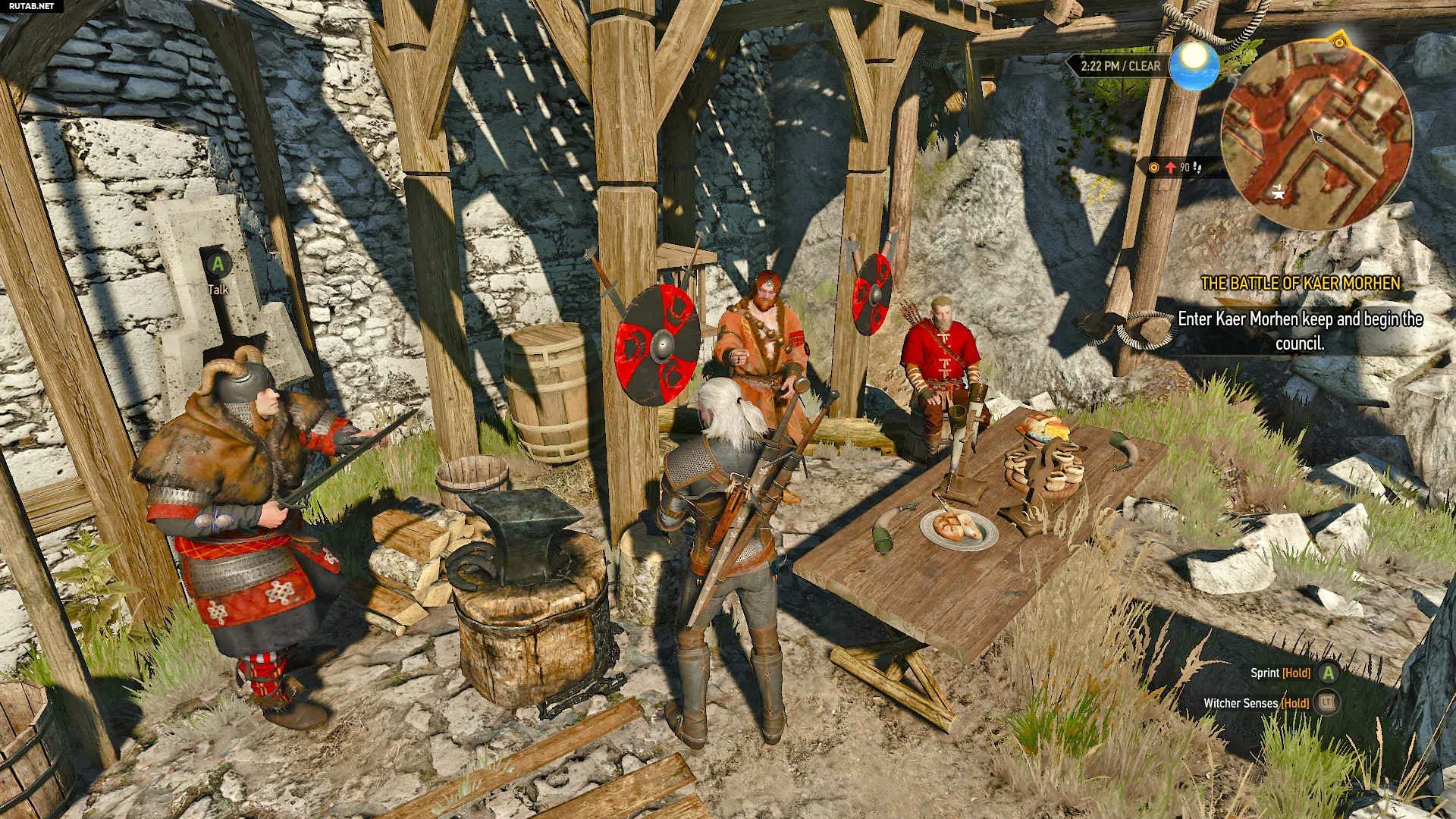Select The Battle of Kaer Morhen quest tracker

(1300, 284)
